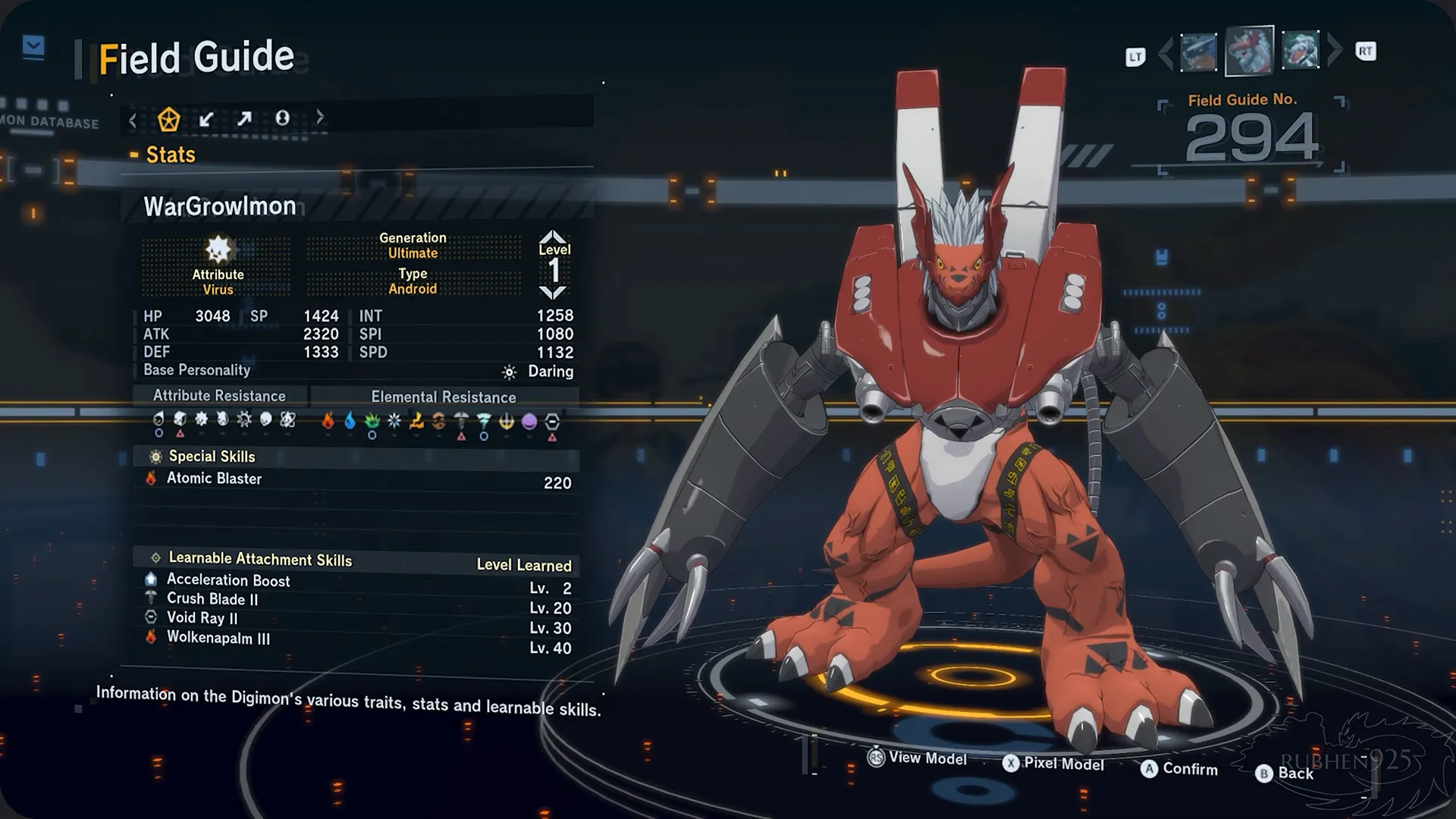Select the pentagon Stats tab icon
Screen dimensions: 1456x819
[168, 119]
